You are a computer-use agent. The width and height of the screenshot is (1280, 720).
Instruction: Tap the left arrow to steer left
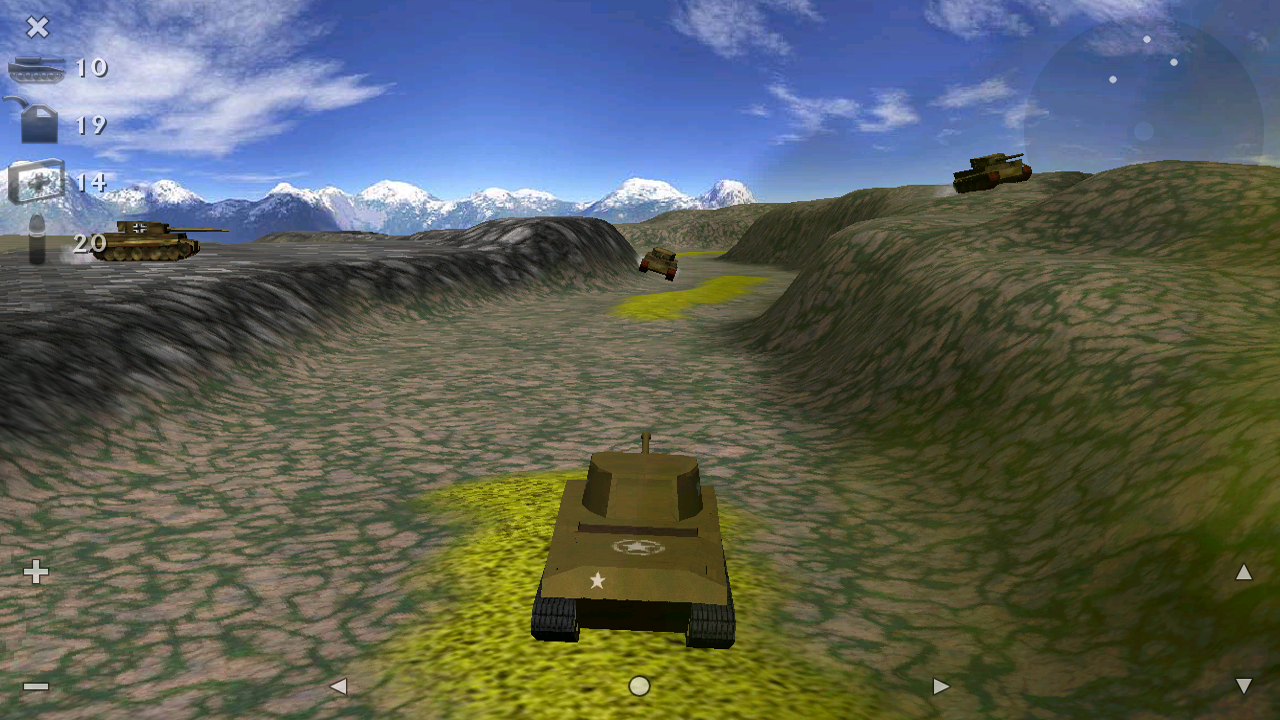[x=340, y=687]
